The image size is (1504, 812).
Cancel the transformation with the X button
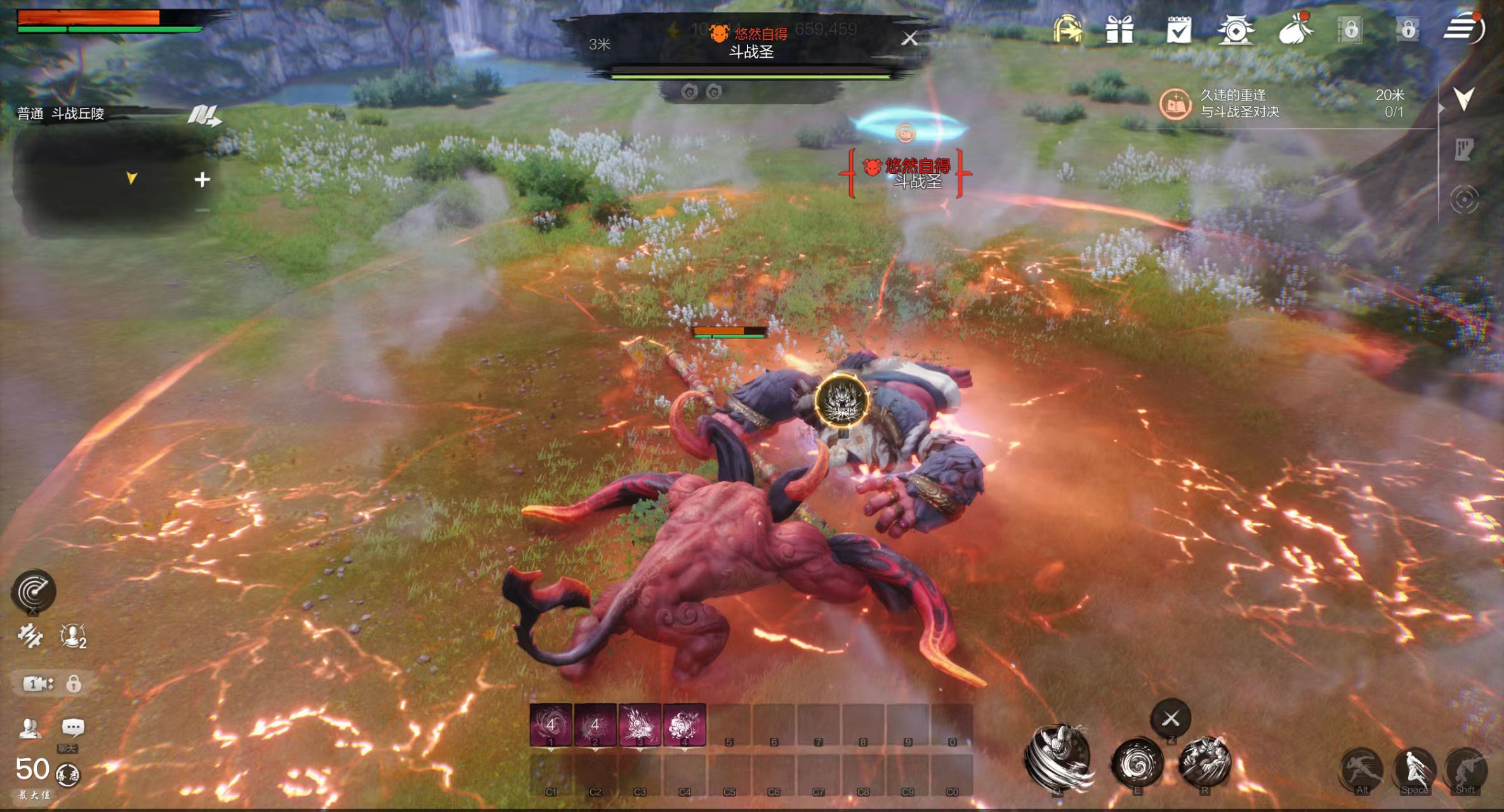[1171, 718]
